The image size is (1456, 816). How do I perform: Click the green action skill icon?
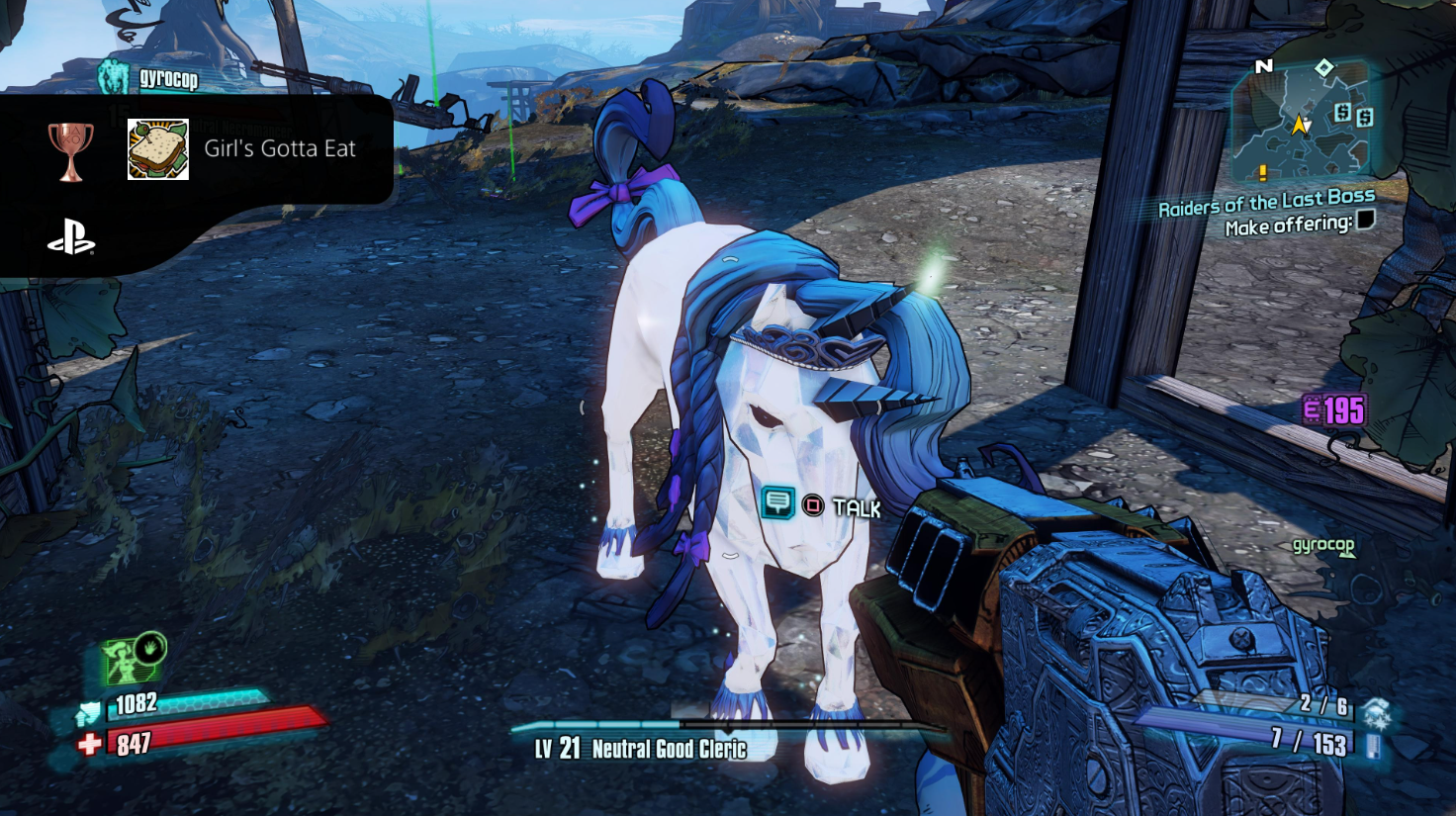132,659
